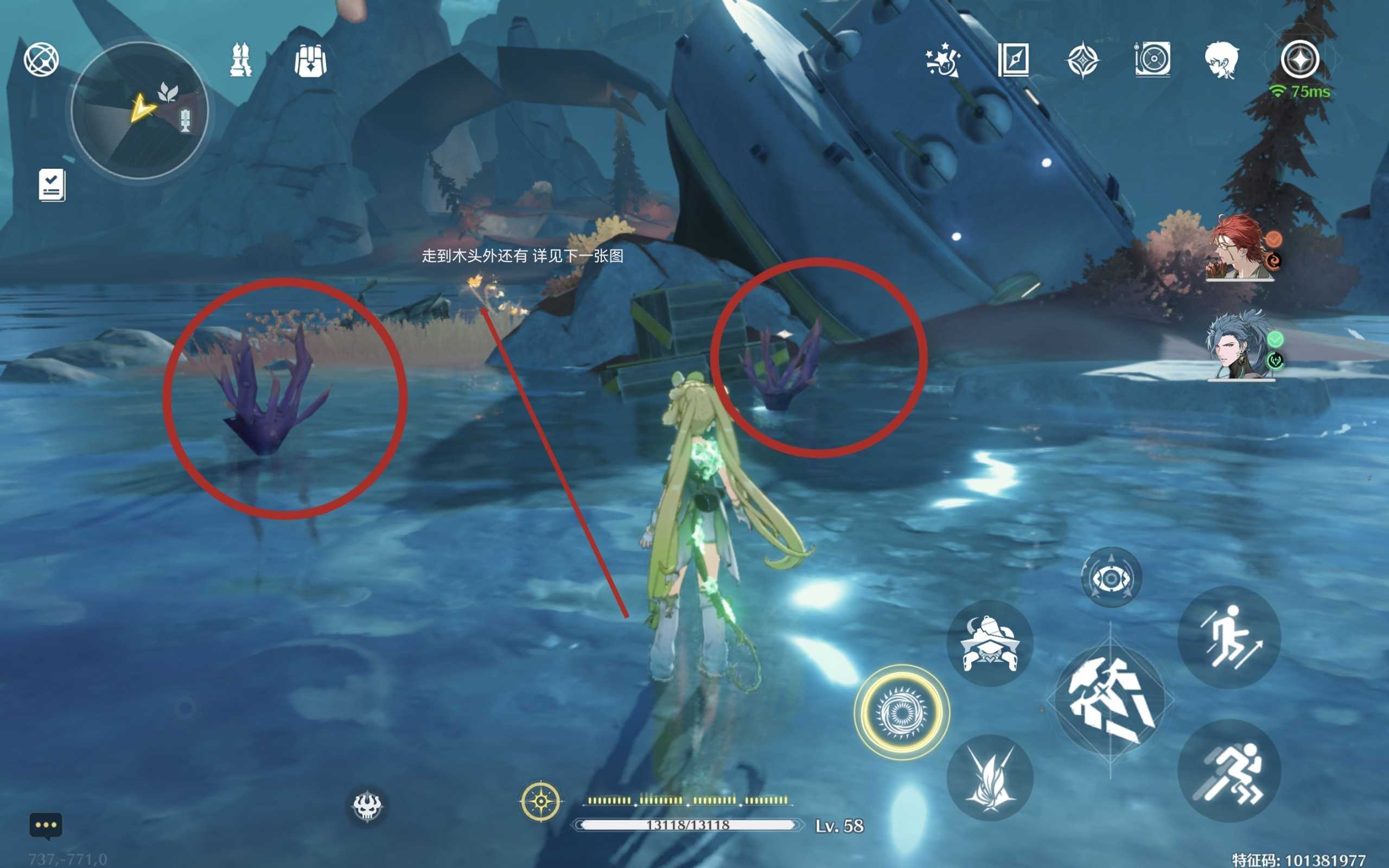This screenshot has width=1389, height=868.
Task: Open the round star terminal menu
Action: click(x=1300, y=59)
